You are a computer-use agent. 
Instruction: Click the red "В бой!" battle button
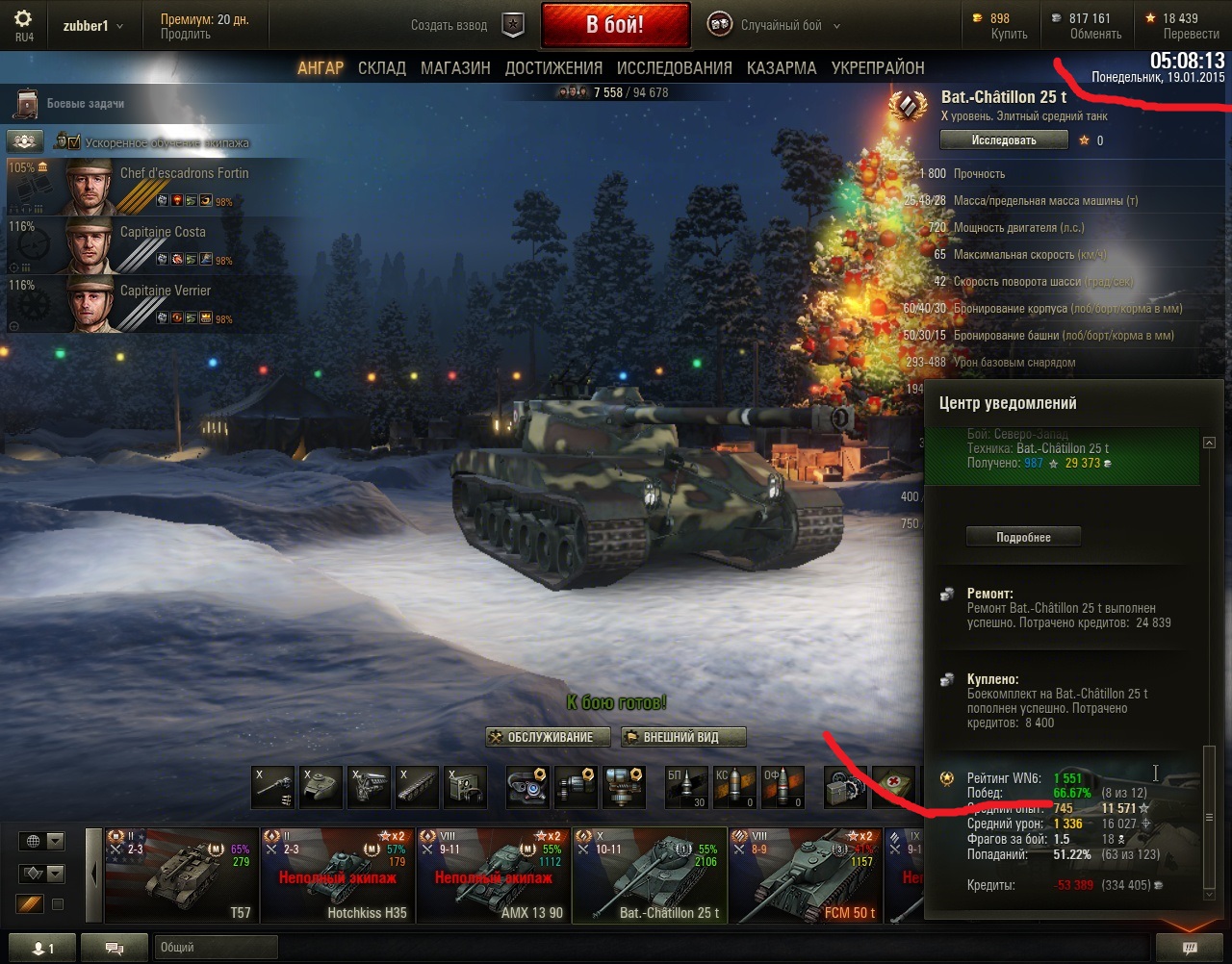click(x=615, y=25)
